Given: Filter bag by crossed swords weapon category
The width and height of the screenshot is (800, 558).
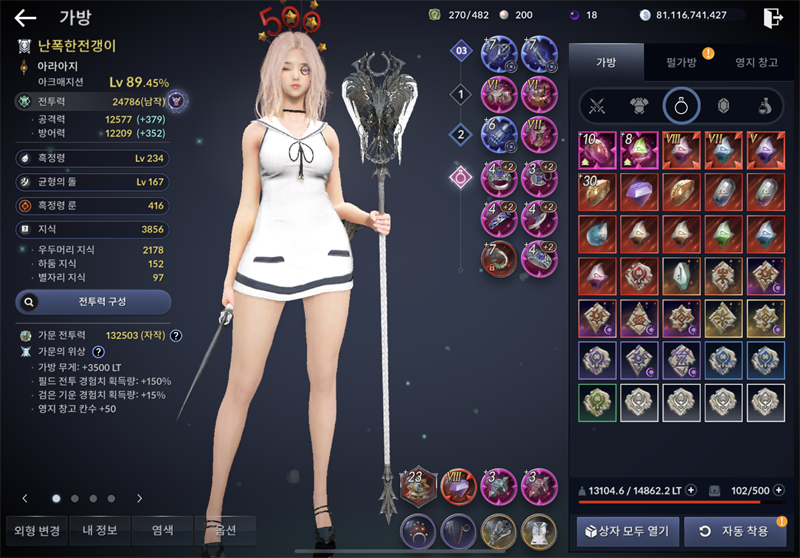Looking at the screenshot, I should click(598, 104).
